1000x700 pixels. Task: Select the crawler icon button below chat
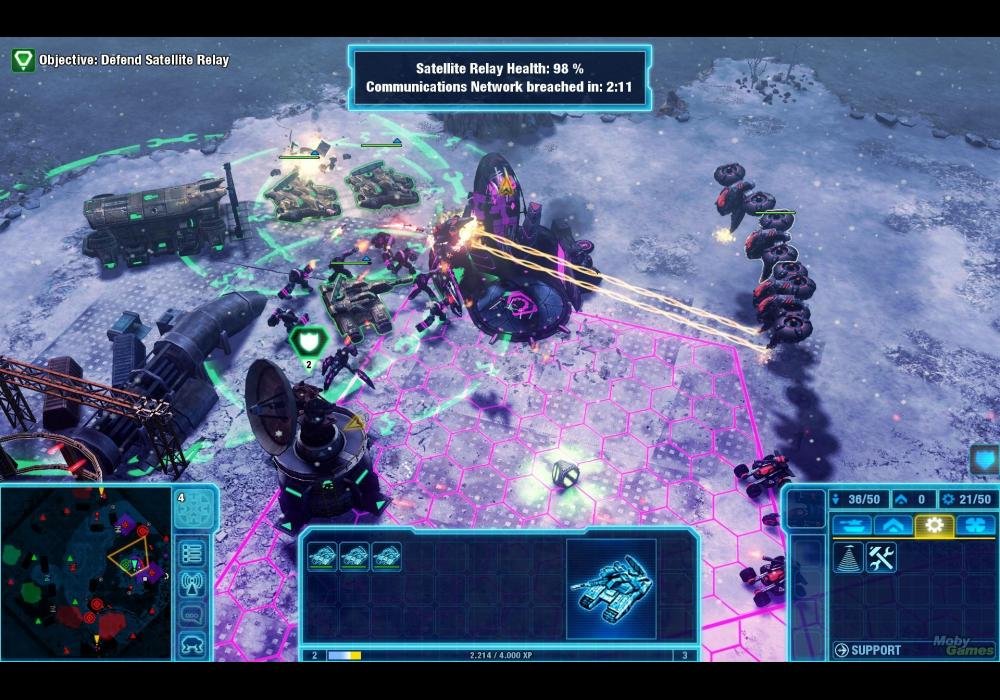193,645
